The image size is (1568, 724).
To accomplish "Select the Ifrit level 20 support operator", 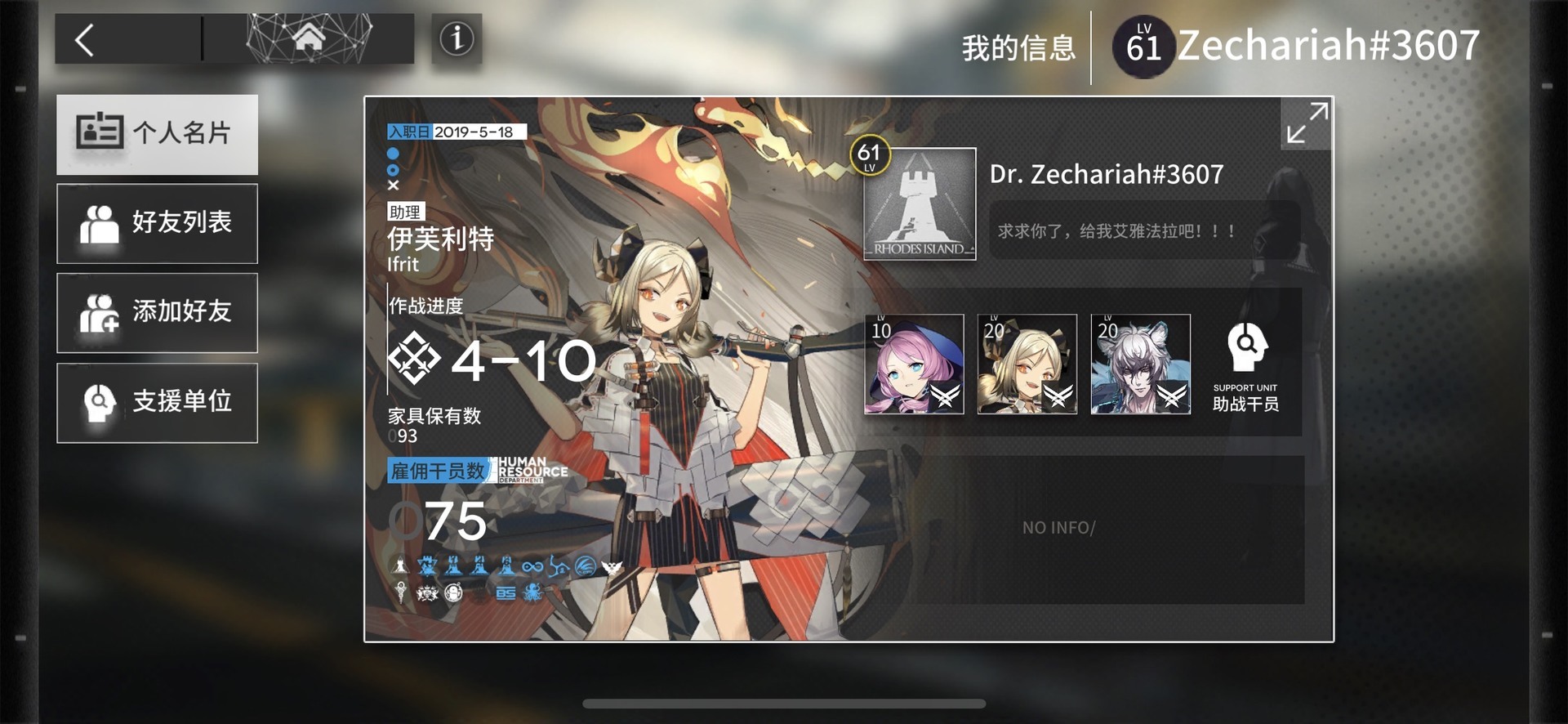I will [1027, 364].
